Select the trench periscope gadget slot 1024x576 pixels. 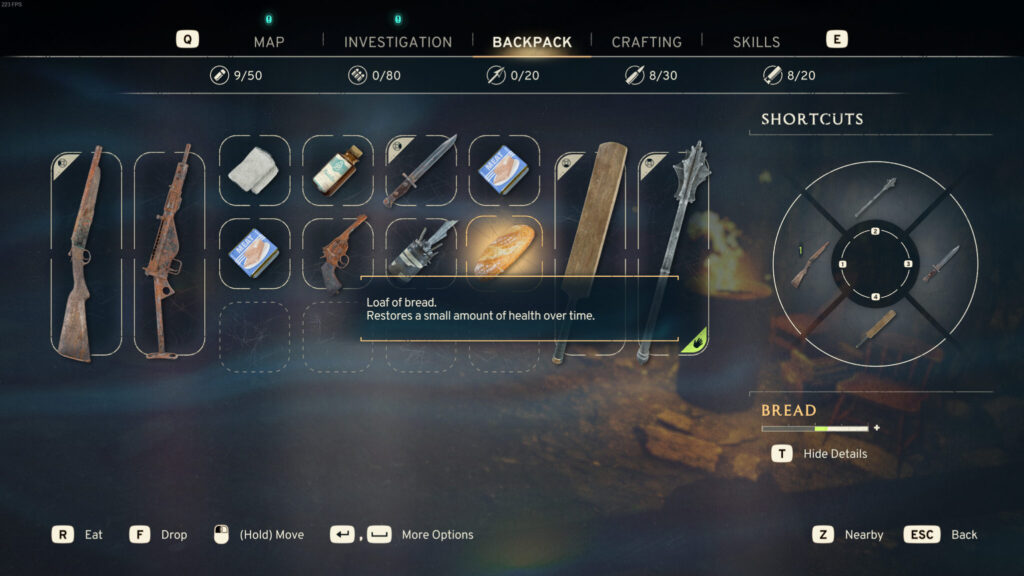[421, 250]
